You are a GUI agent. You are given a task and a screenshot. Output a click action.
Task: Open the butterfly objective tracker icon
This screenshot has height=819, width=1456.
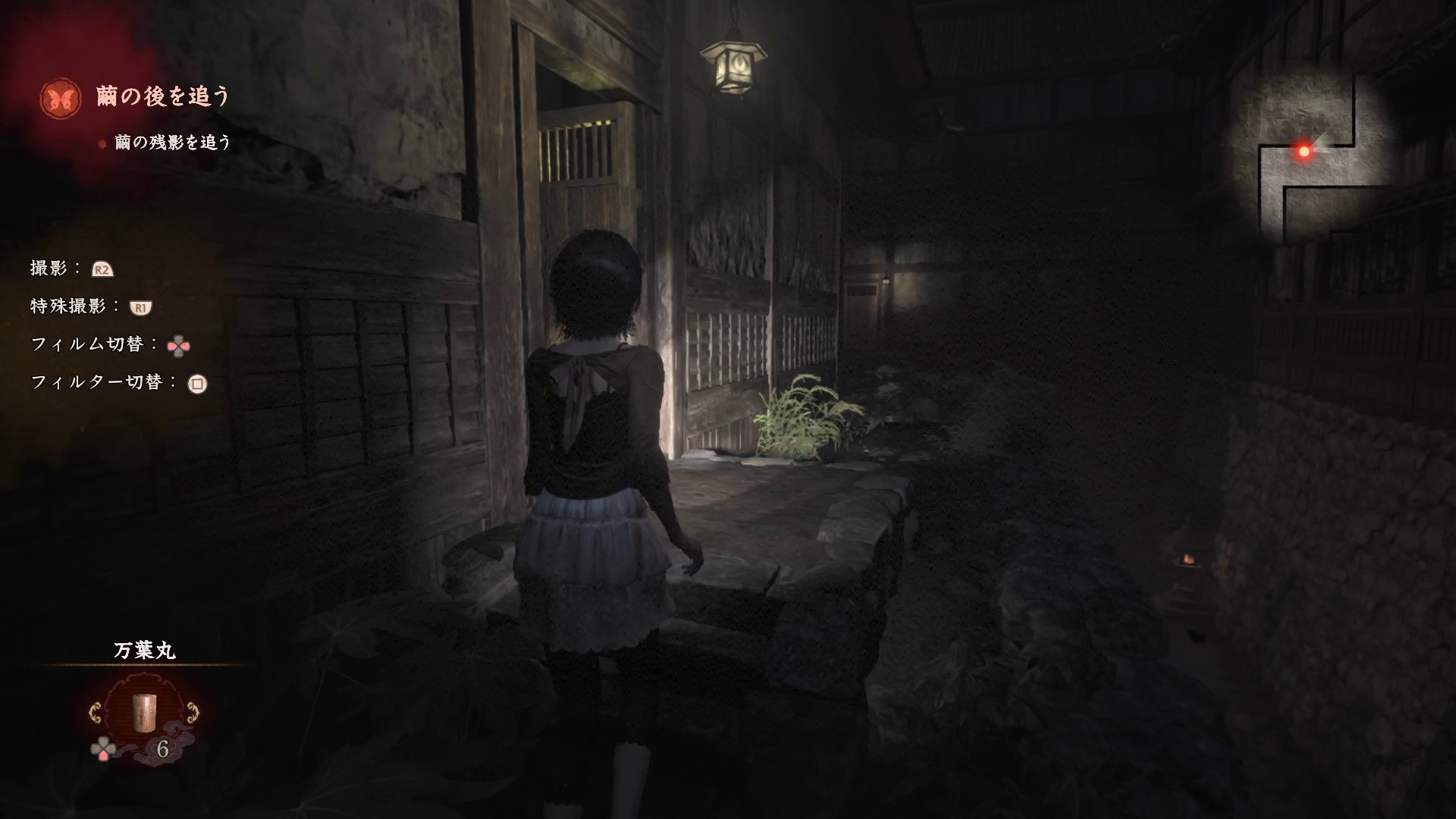62,98
